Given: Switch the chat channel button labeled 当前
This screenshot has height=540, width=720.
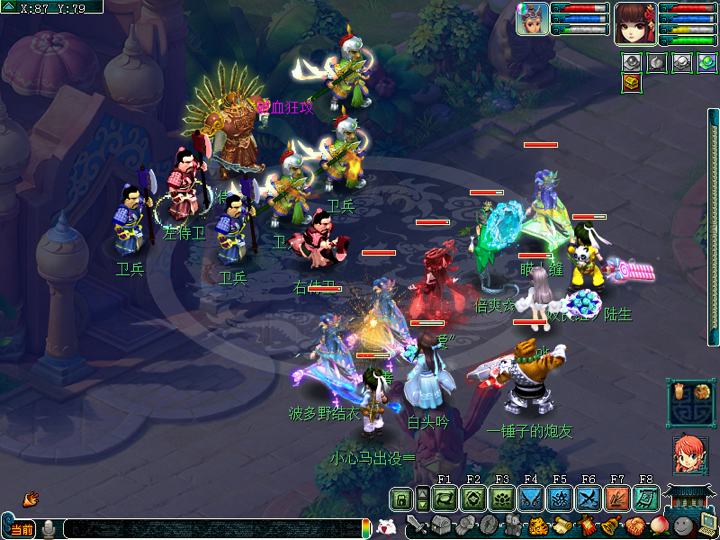Looking at the screenshot, I should [x=20, y=528].
